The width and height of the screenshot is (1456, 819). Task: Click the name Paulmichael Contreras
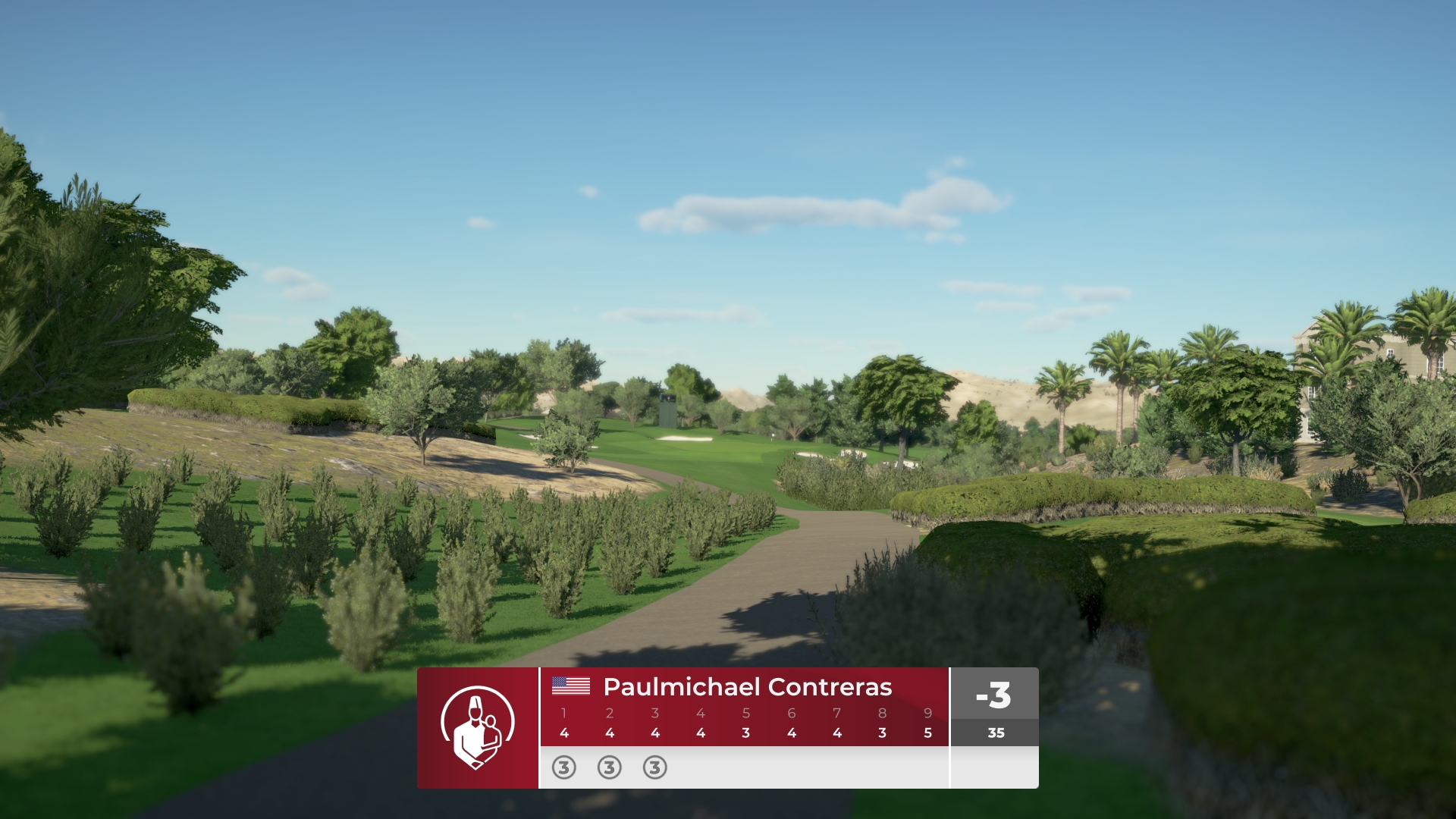pyautogui.click(x=747, y=688)
